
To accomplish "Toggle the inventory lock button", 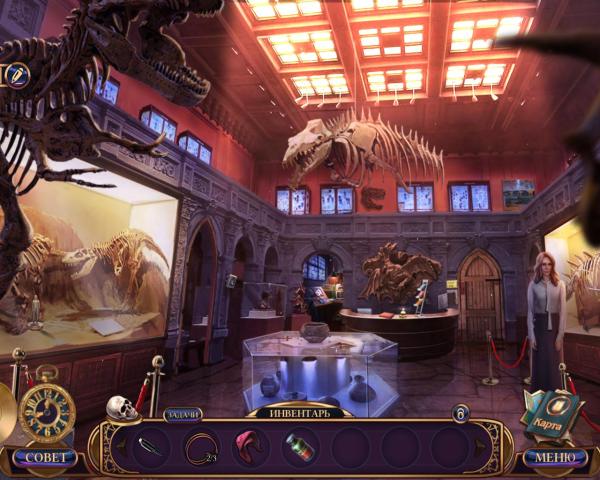I will [460, 413].
